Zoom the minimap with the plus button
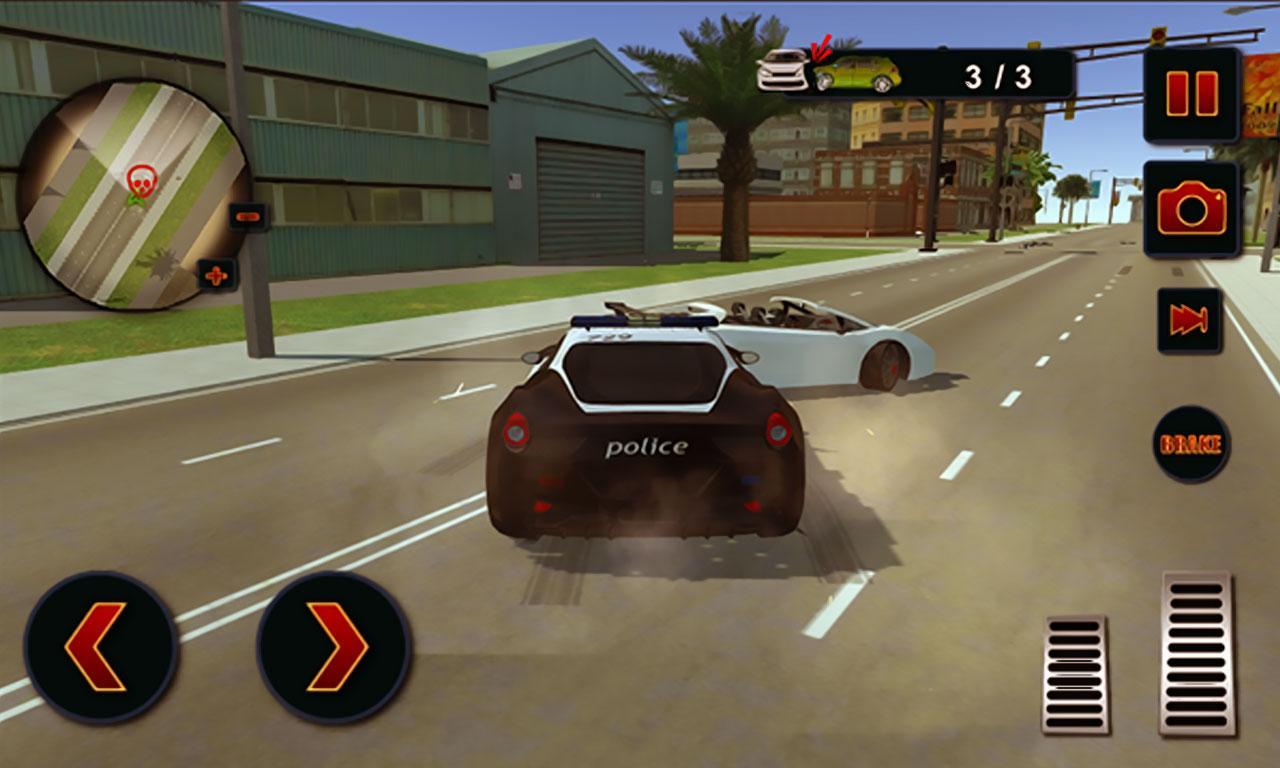The image size is (1280, 768). (213, 271)
